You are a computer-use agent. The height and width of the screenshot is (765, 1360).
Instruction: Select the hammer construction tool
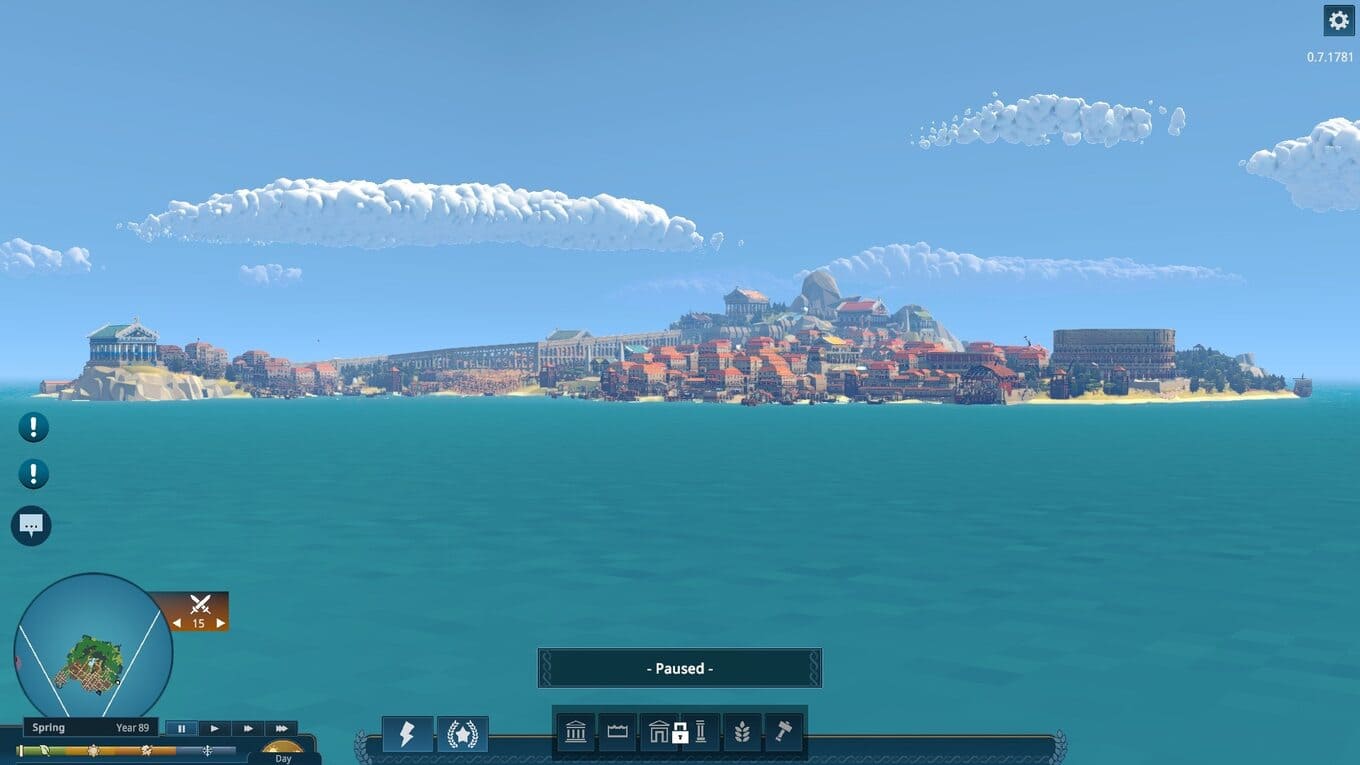click(783, 733)
